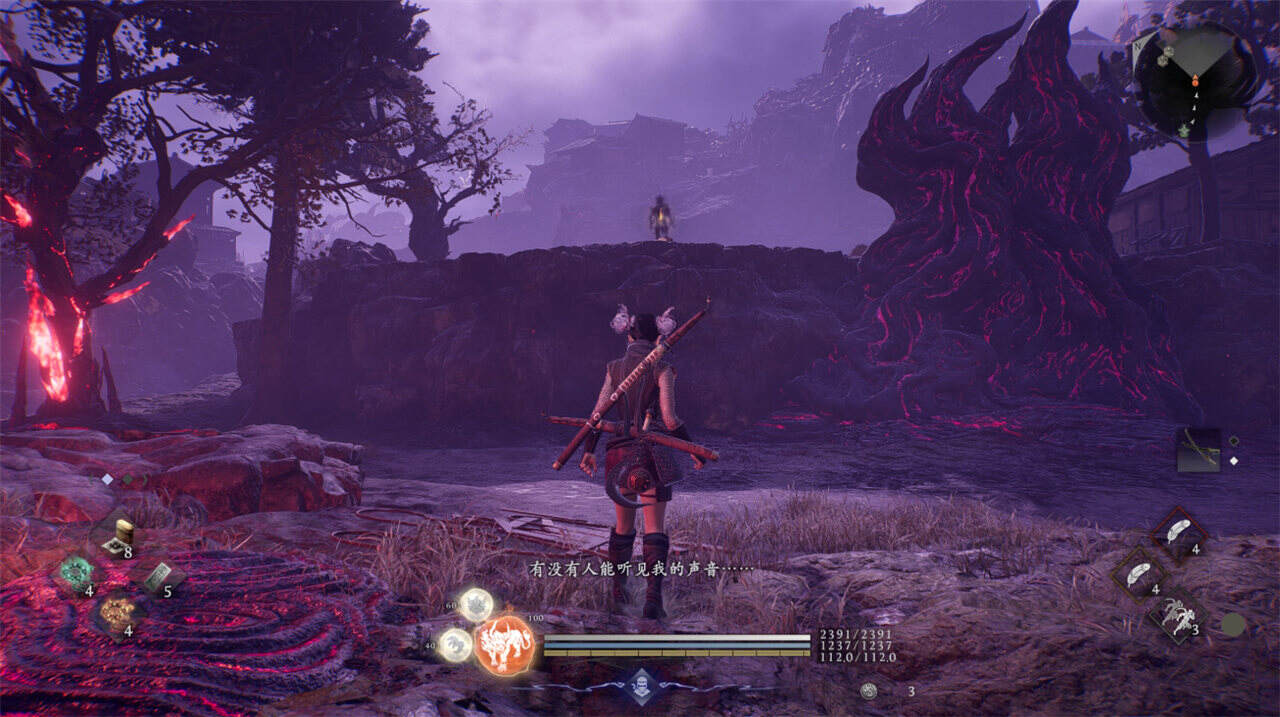Click the mask emblem below the health bars
This screenshot has width=1280, height=717.
click(x=640, y=685)
